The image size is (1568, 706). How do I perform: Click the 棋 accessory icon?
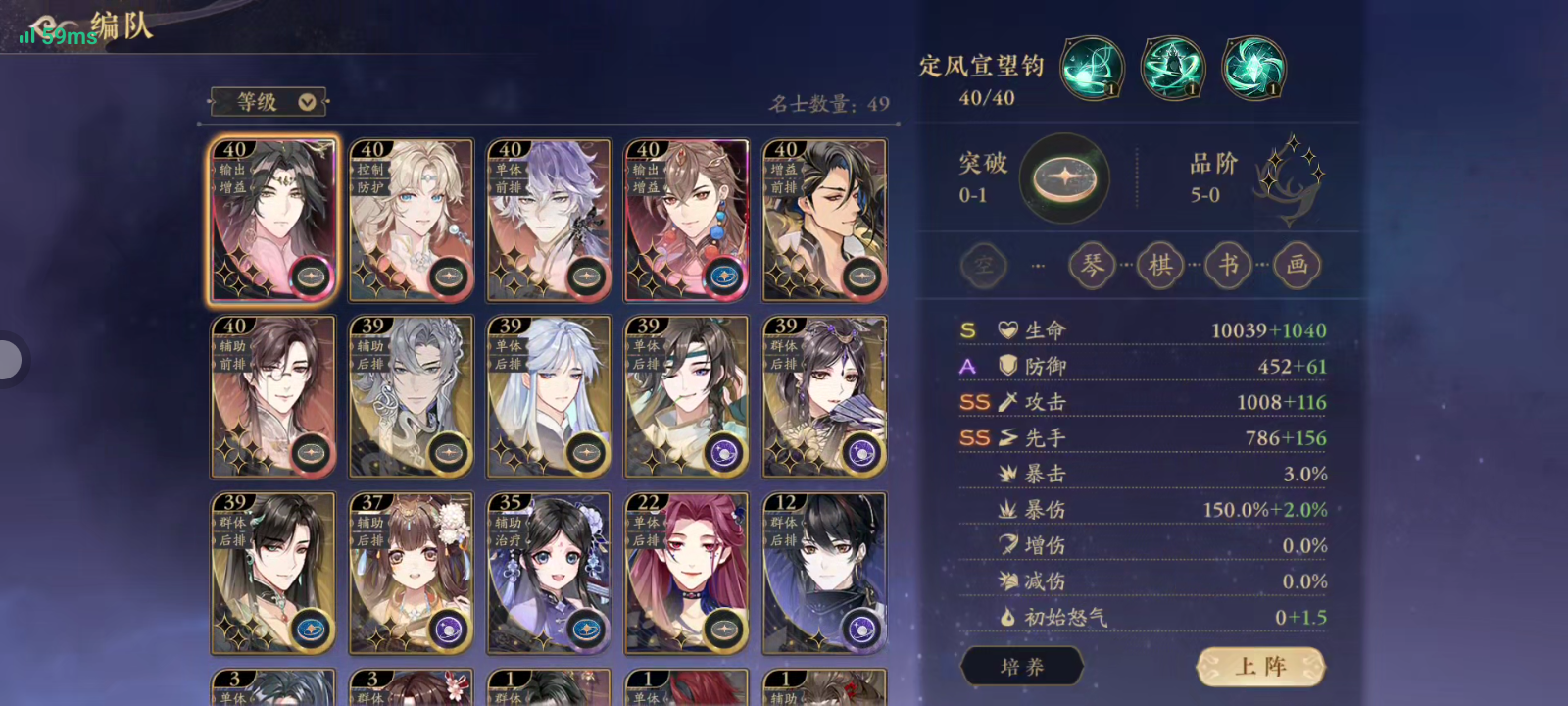[1159, 265]
